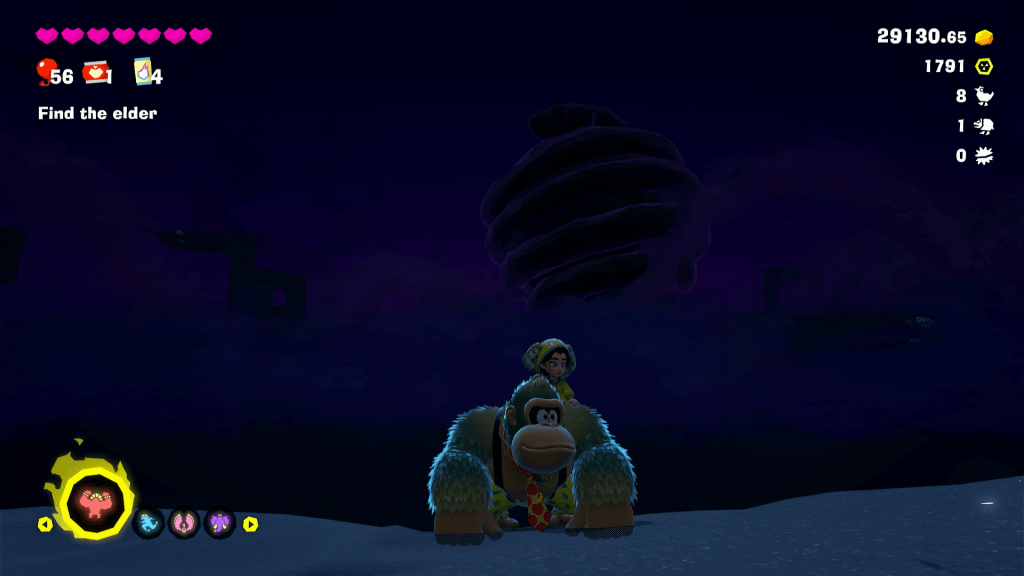
Task: Switch to the blue Ostrich Bananza icon
Action: pyautogui.click(x=148, y=522)
